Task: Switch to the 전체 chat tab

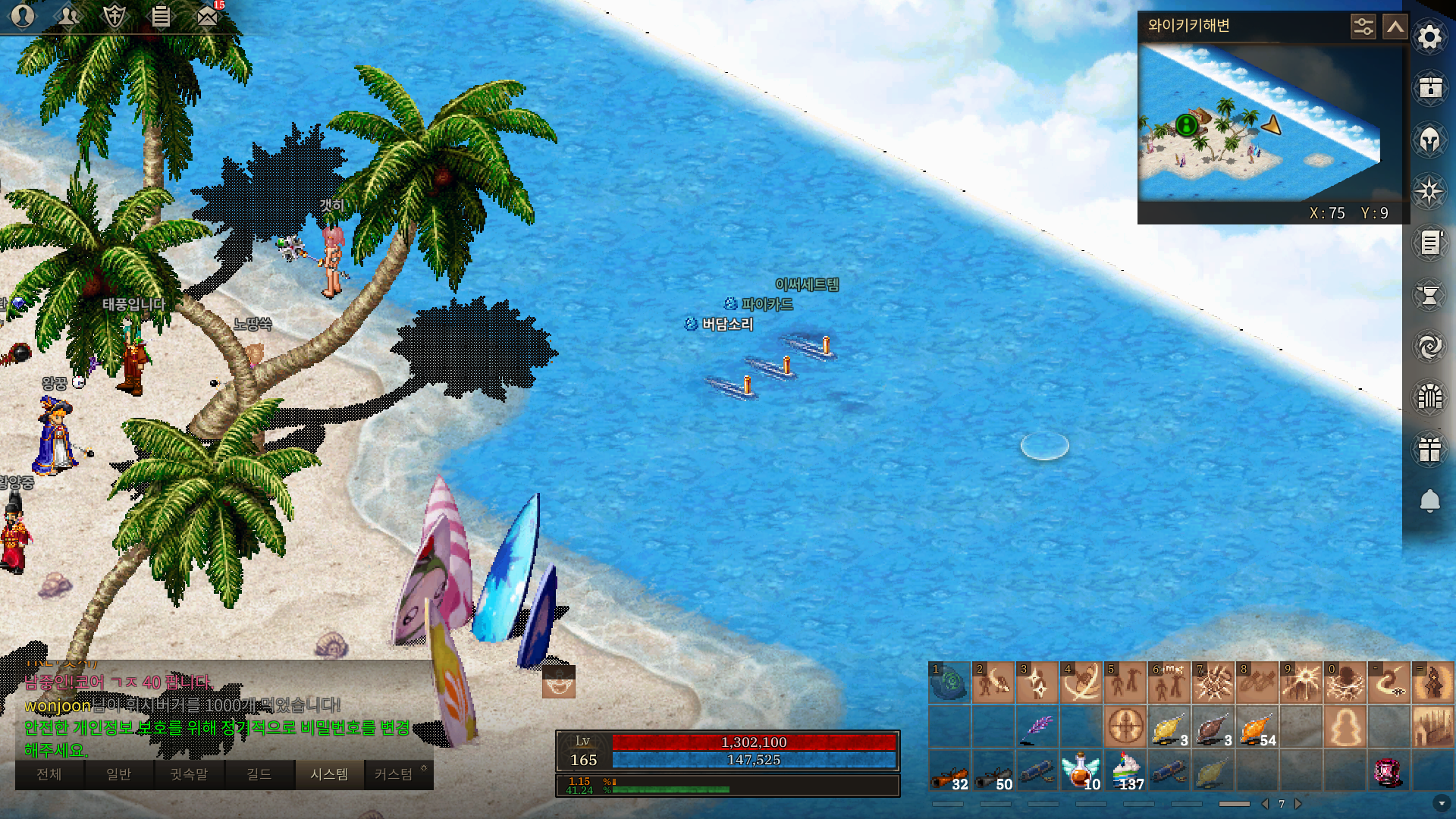Action: point(49,774)
